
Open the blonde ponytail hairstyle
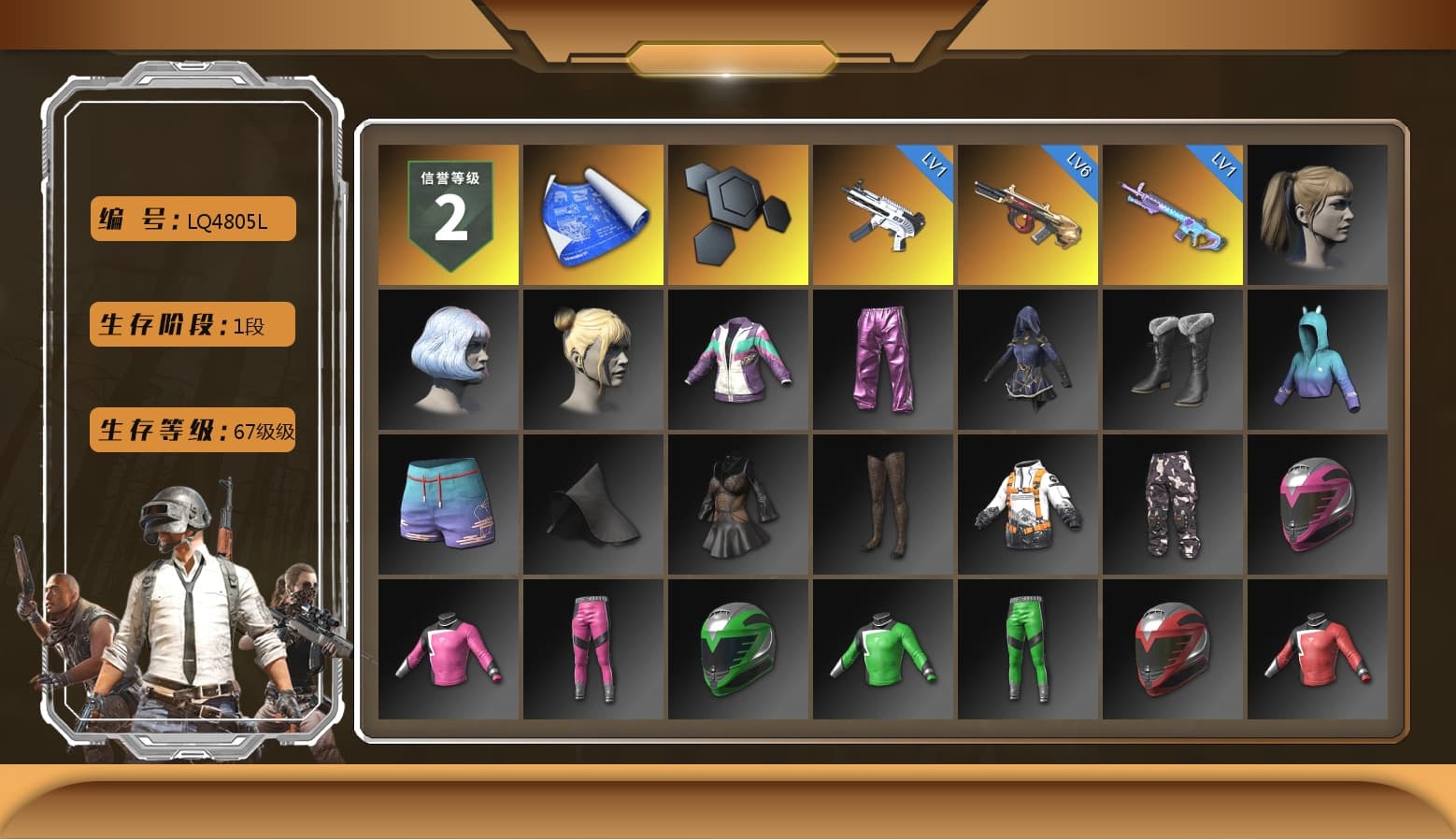click(1318, 213)
